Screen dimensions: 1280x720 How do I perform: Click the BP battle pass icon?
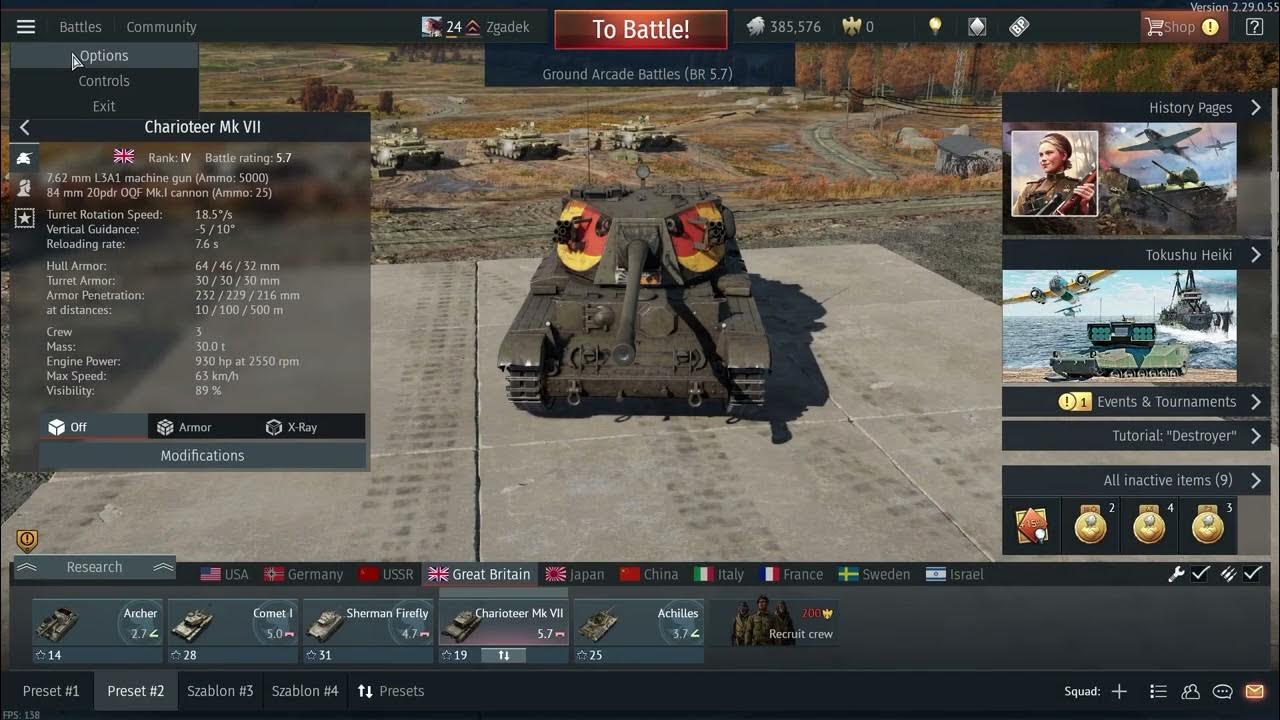1019,26
